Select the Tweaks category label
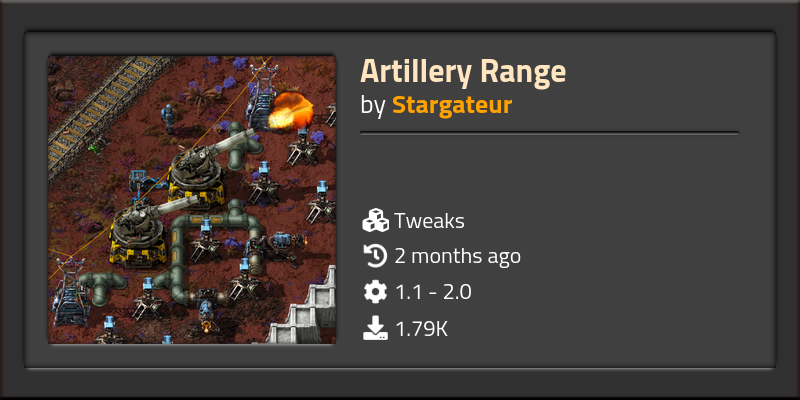 pyautogui.click(x=429, y=221)
